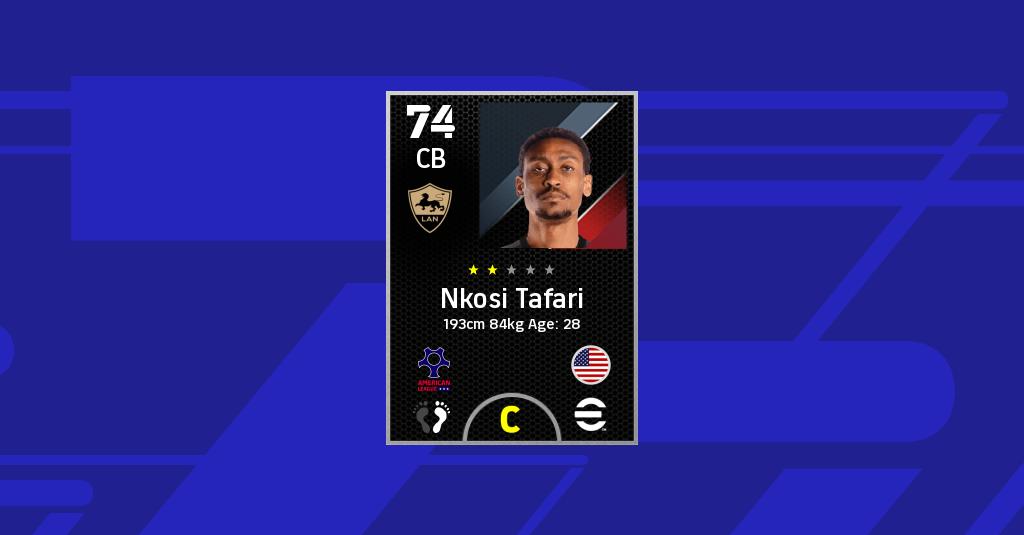Click the American League logo
Viewport: 1024px width, 535px height.
click(434, 368)
